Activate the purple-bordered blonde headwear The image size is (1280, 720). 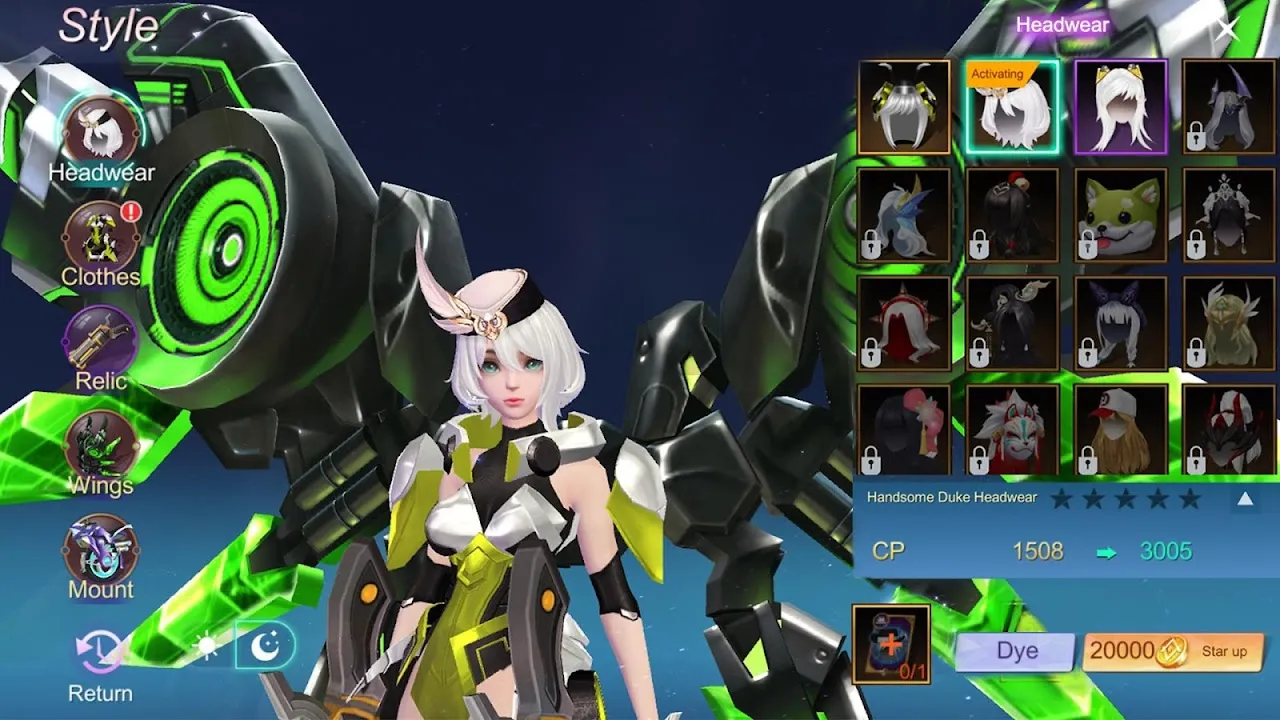click(1119, 106)
